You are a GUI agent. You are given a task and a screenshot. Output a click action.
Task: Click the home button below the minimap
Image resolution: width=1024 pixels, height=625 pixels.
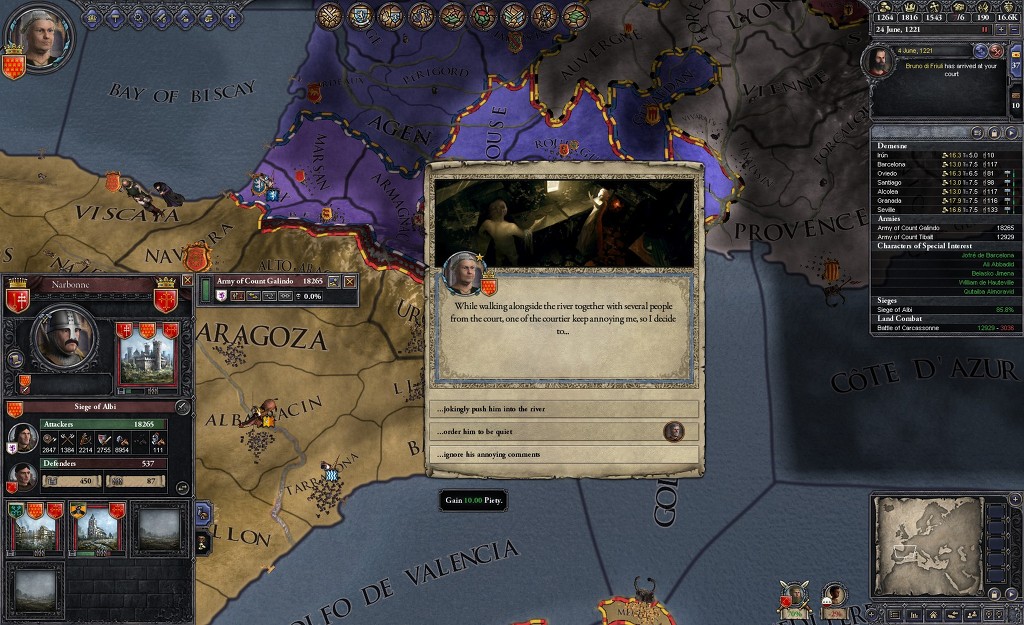[932, 614]
